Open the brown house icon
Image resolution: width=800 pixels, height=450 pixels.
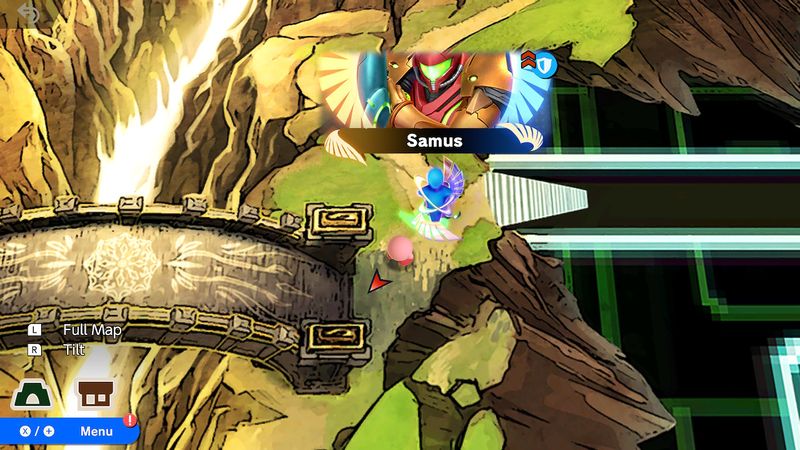(96, 394)
